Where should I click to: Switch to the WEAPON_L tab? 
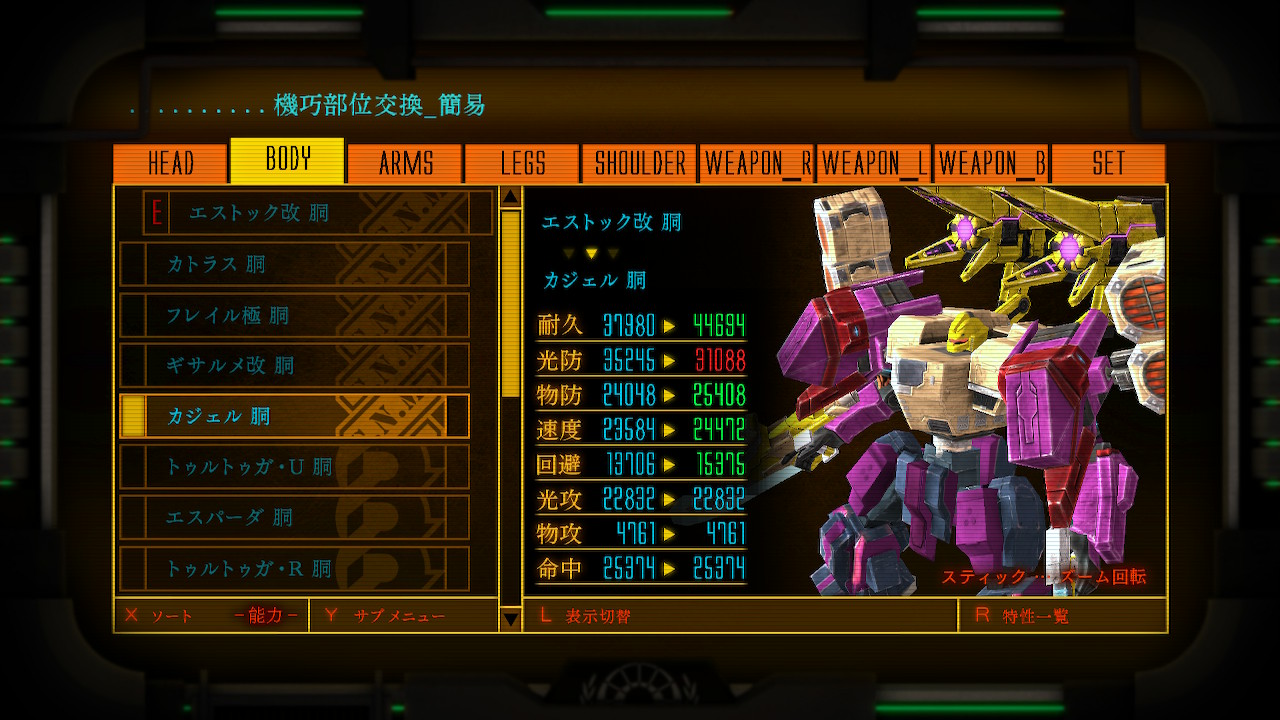[x=874, y=164]
